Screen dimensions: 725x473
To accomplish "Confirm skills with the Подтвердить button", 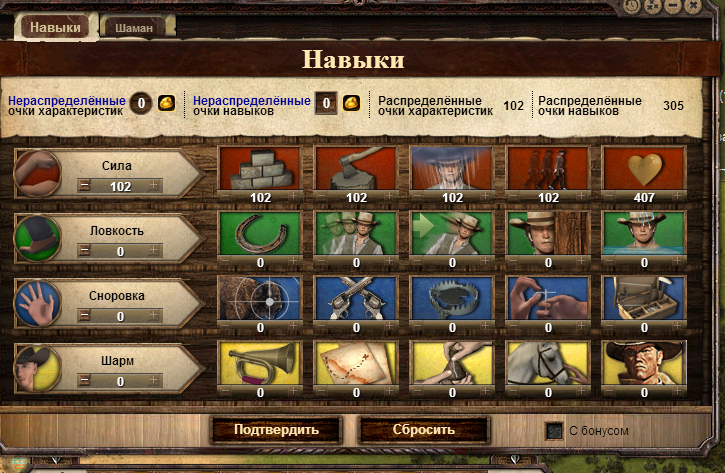I will pyautogui.click(x=275, y=430).
